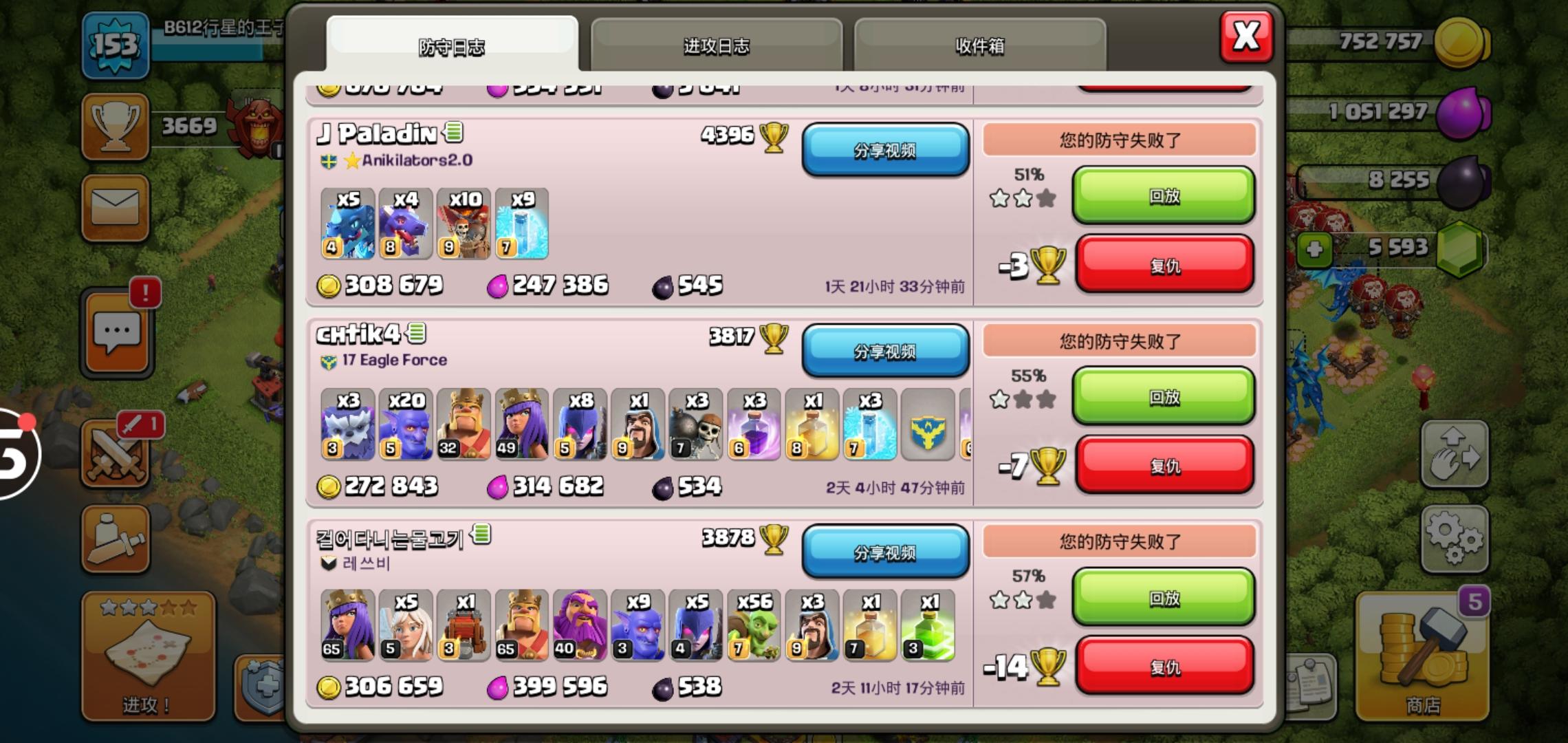Tap the 17 Eagle Force clan badge

(328, 359)
